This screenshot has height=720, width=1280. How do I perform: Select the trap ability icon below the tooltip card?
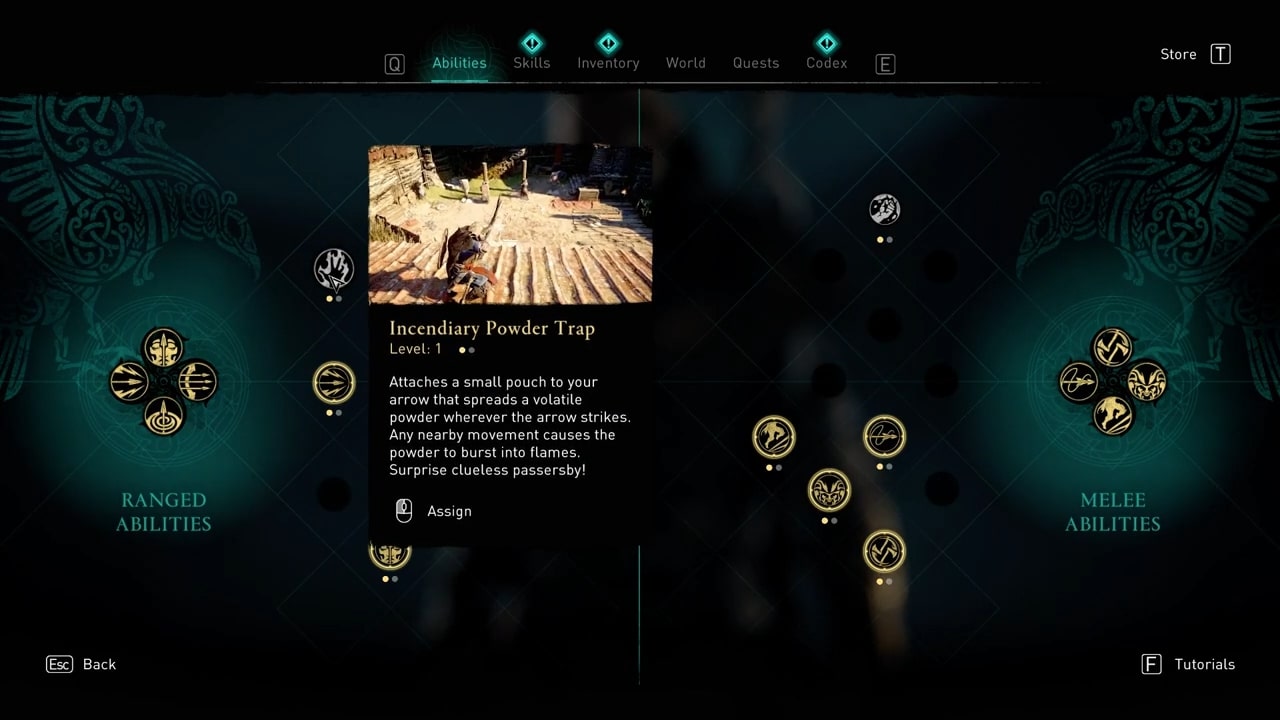(390, 551)
